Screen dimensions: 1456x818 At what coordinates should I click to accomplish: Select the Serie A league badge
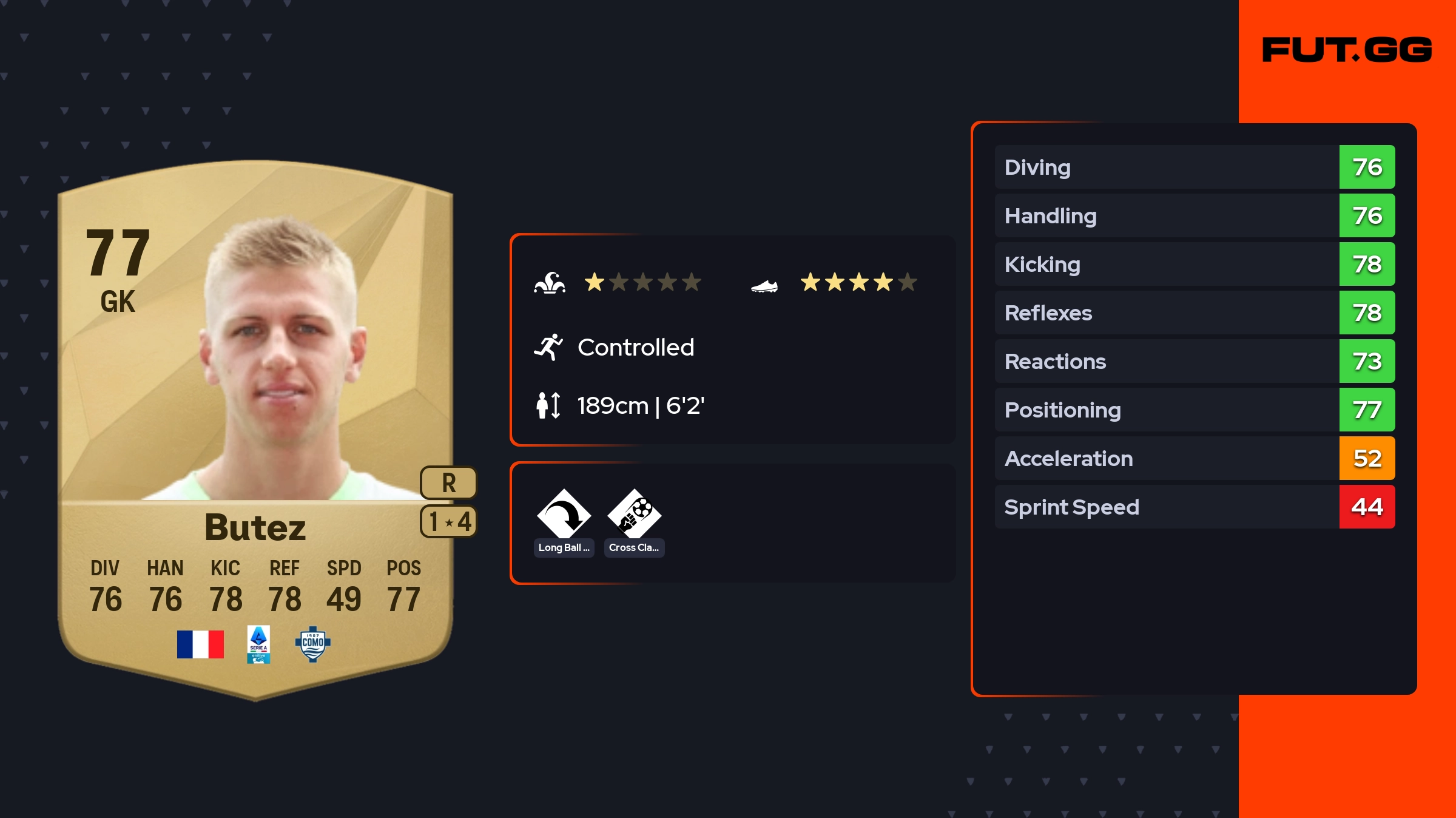click(x=258, y=644)
